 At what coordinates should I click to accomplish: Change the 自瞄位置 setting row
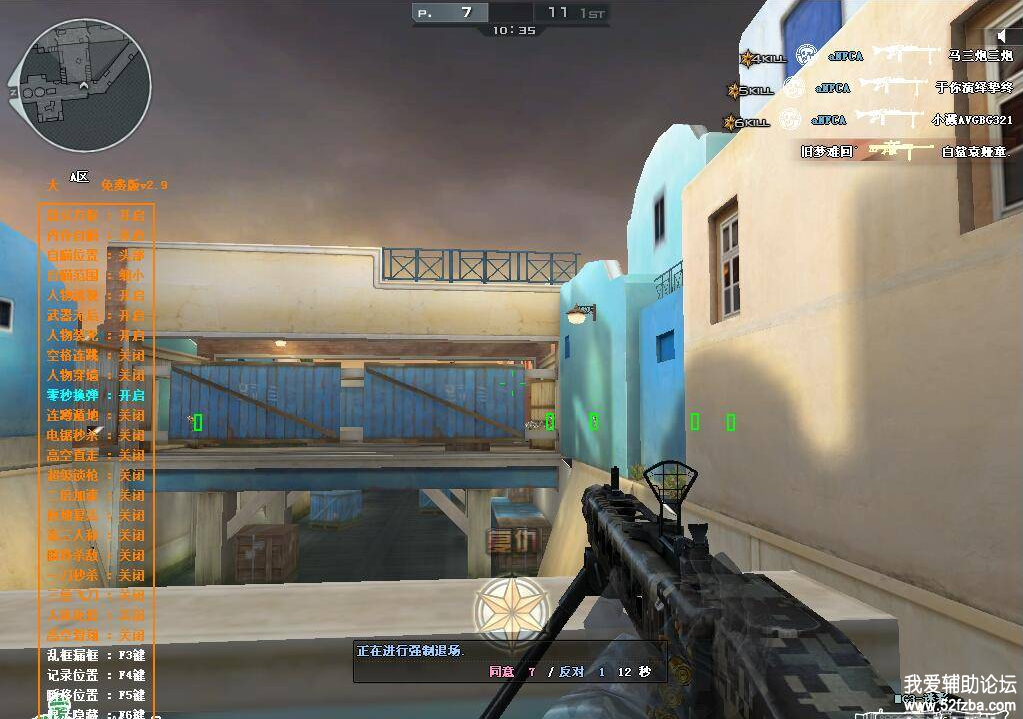coord(96,255)
